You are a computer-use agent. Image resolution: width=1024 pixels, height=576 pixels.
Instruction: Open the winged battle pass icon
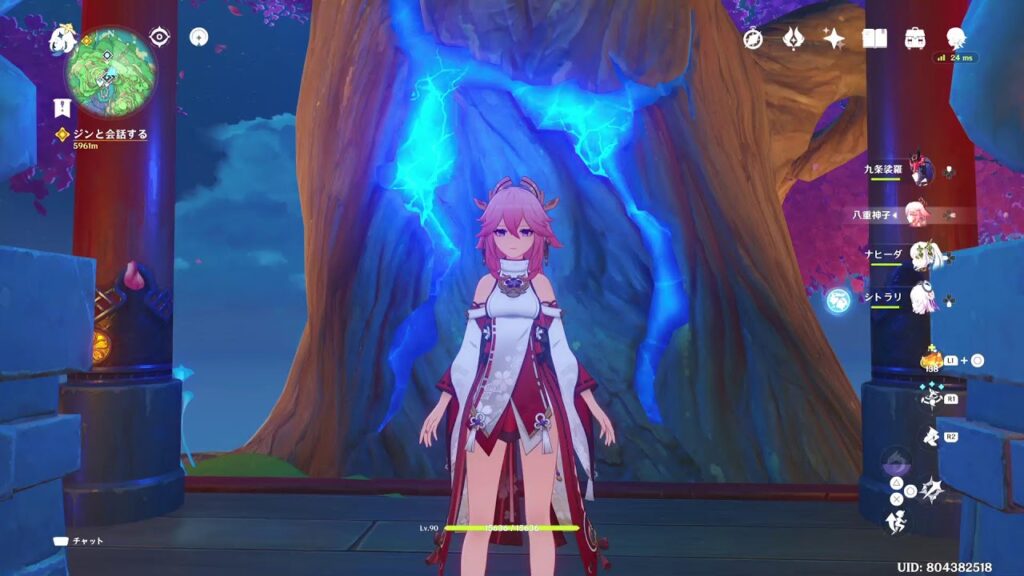click(x=794, y=38)
